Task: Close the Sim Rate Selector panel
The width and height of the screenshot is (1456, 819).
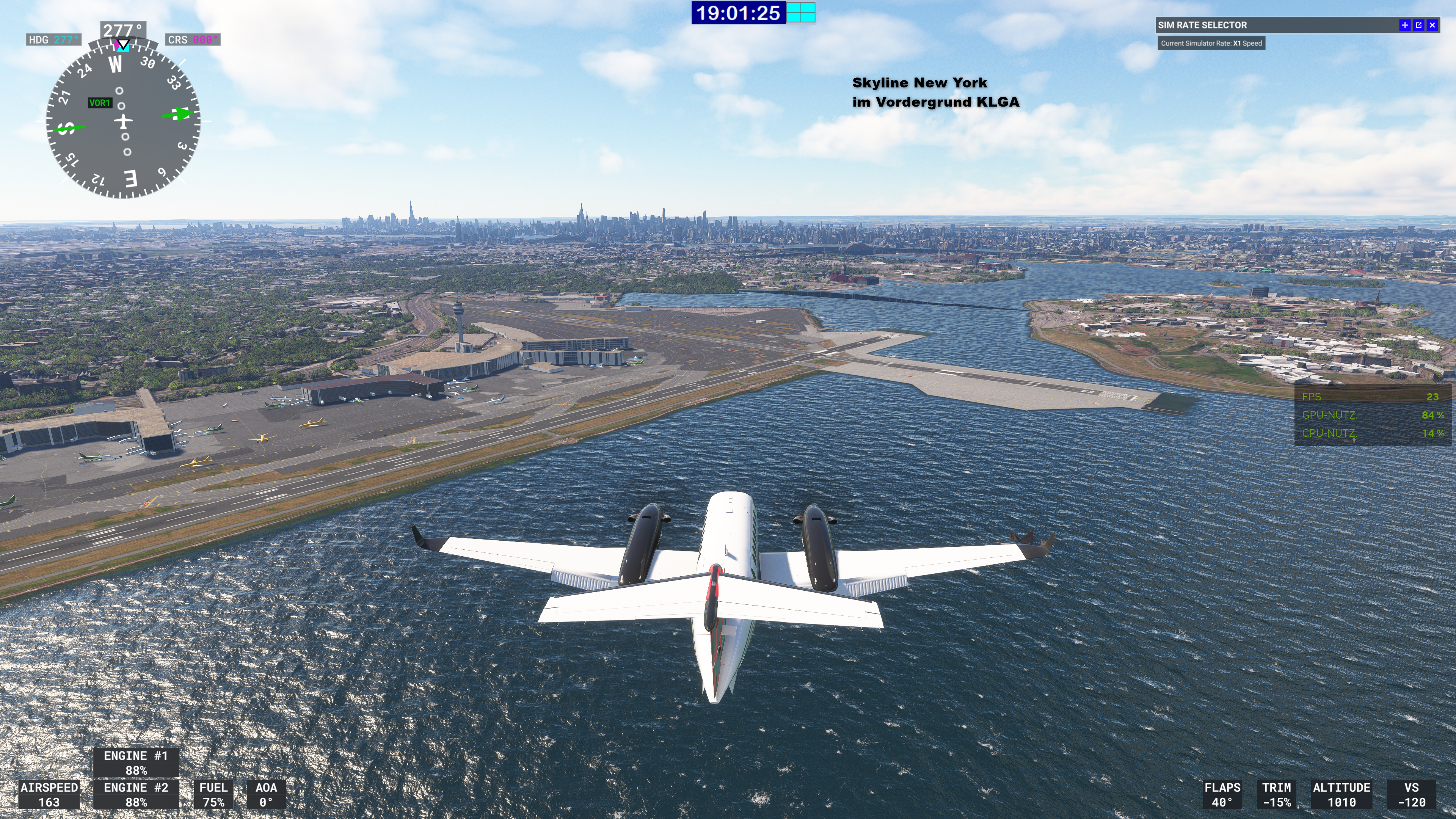Action: coord(1432,25)
